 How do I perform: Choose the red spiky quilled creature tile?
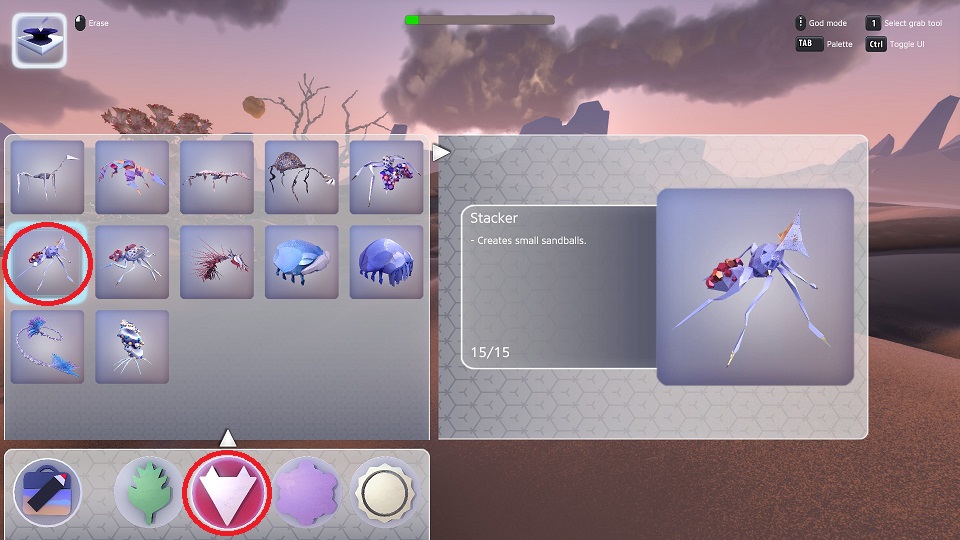pyautogui.click(x=217, y=262)
